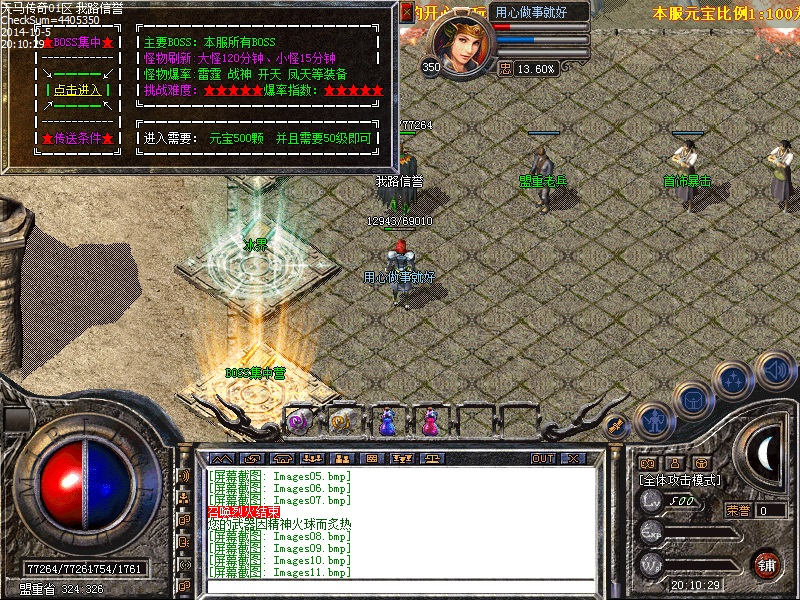
Task: Close the chat panel with its X button
Action: (x=572, y=458)
